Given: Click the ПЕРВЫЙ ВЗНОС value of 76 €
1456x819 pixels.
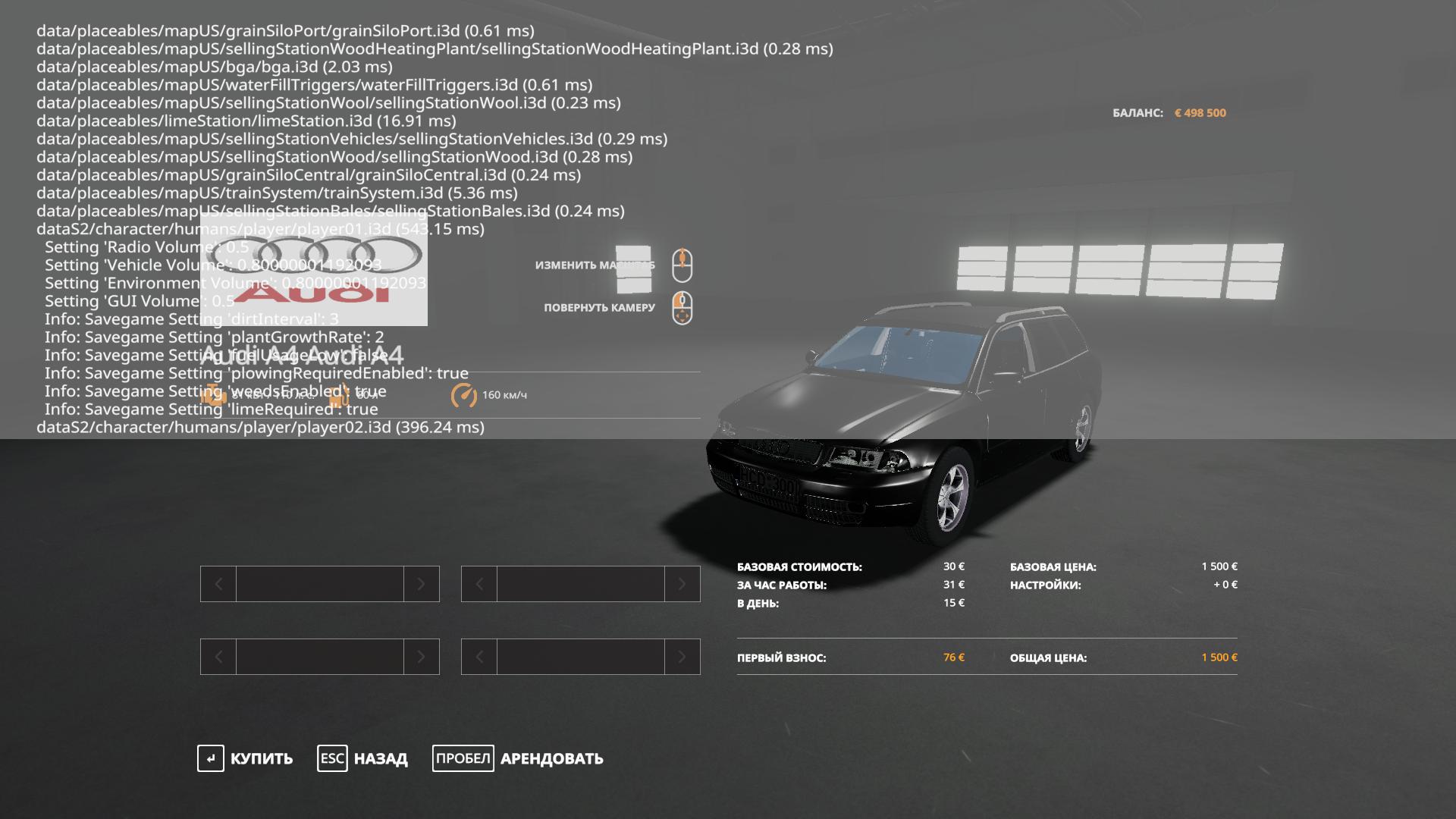Looking at the screenshot, I should click(x=955, y=658).
